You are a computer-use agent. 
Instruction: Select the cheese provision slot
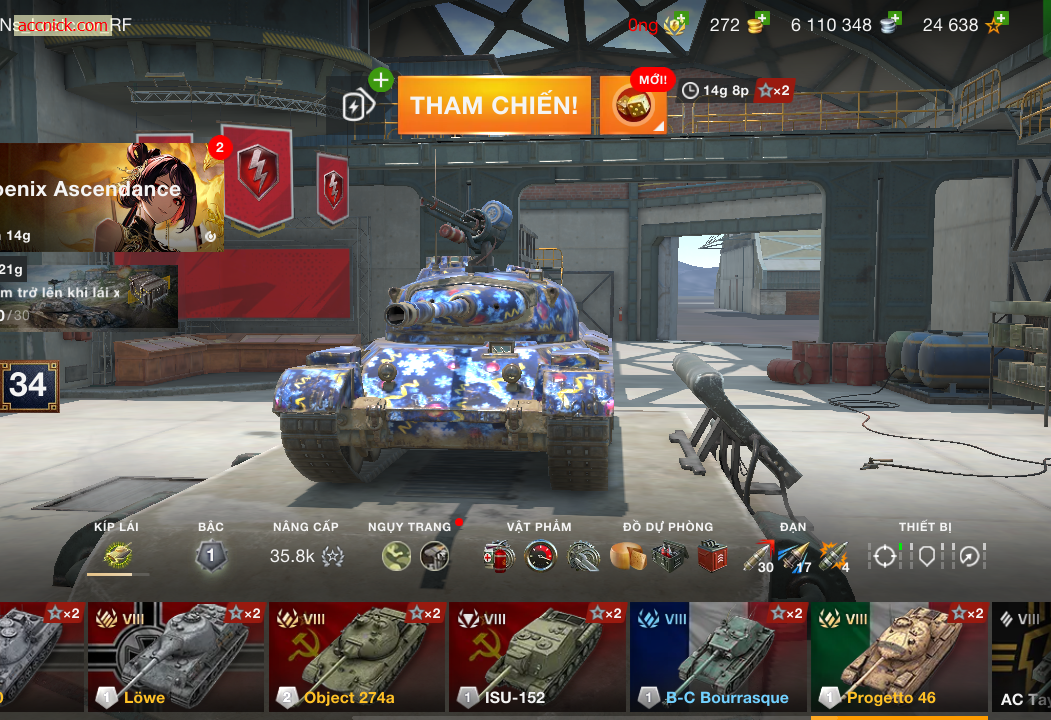[627, 556]
